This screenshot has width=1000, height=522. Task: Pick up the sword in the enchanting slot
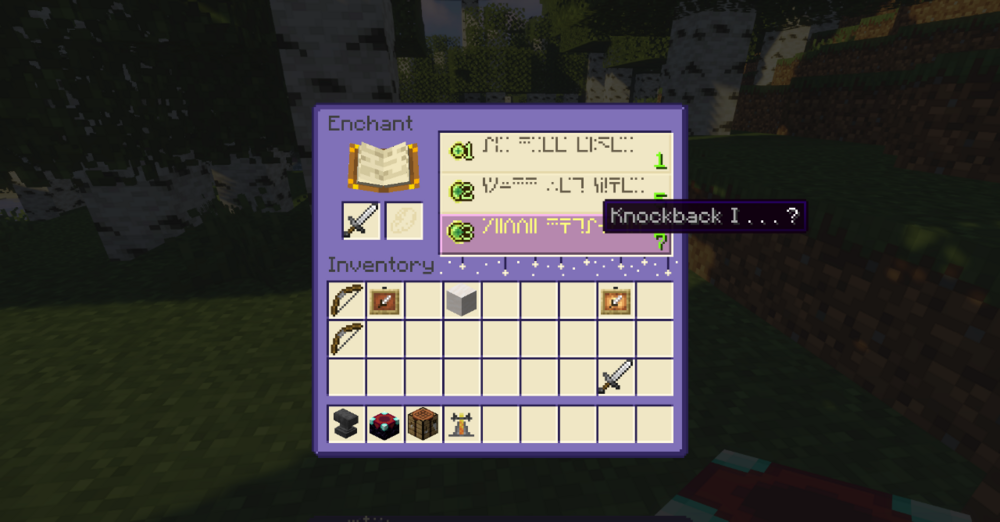coord(361,221)
